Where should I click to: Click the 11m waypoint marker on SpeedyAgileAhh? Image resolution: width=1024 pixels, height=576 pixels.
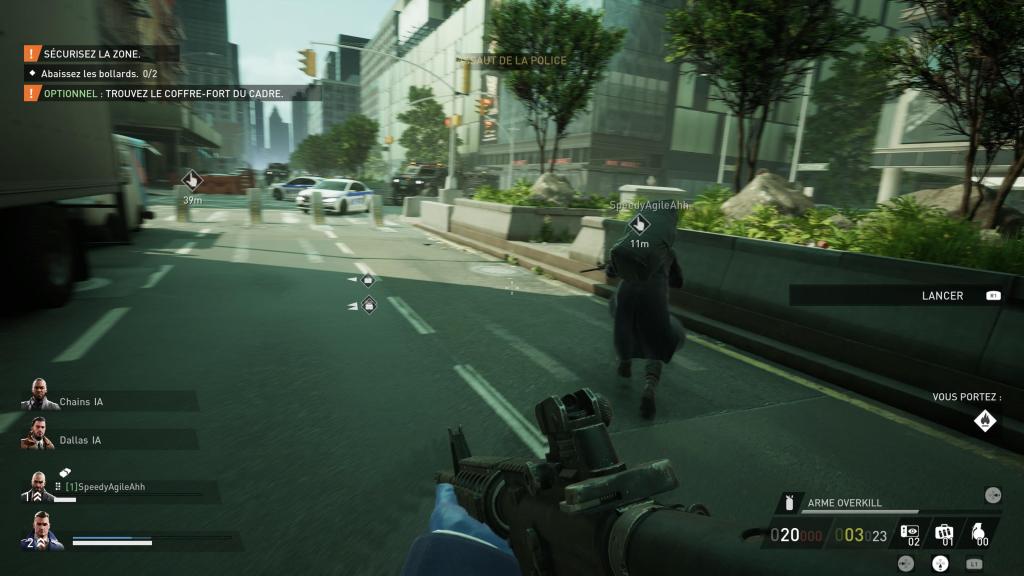coord(639,225)
